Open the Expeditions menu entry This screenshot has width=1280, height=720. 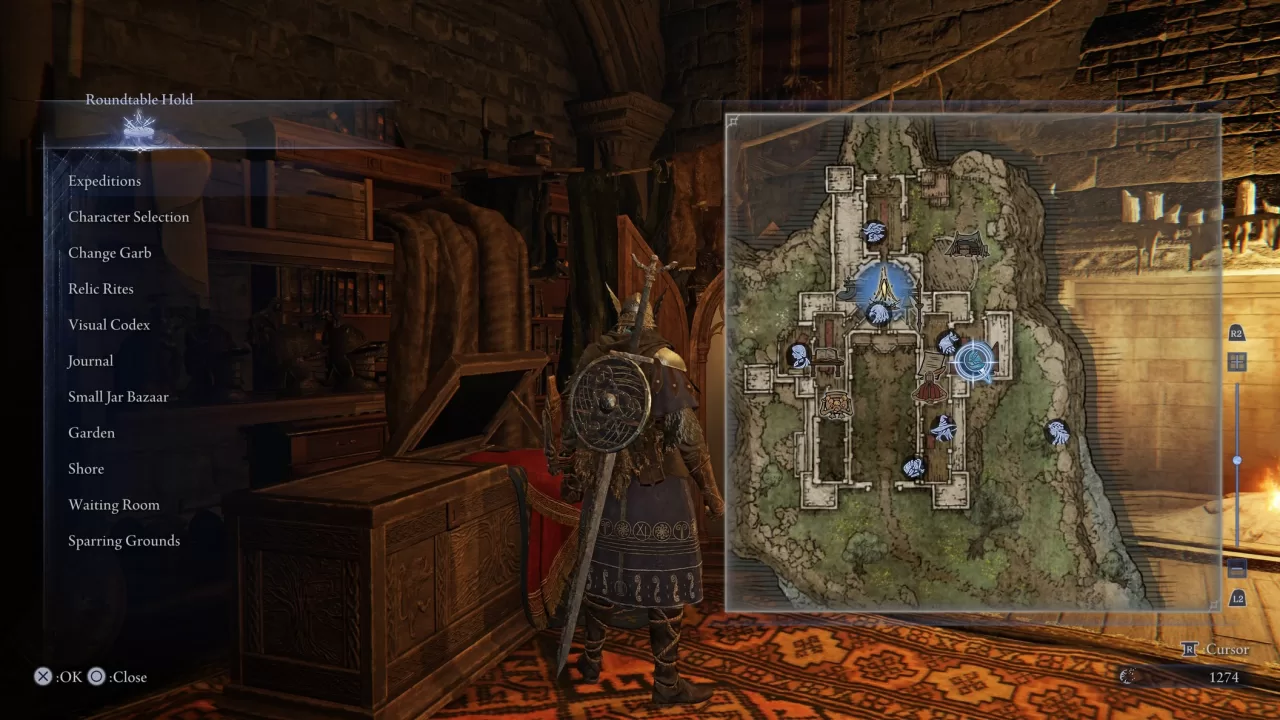(104, 180)
